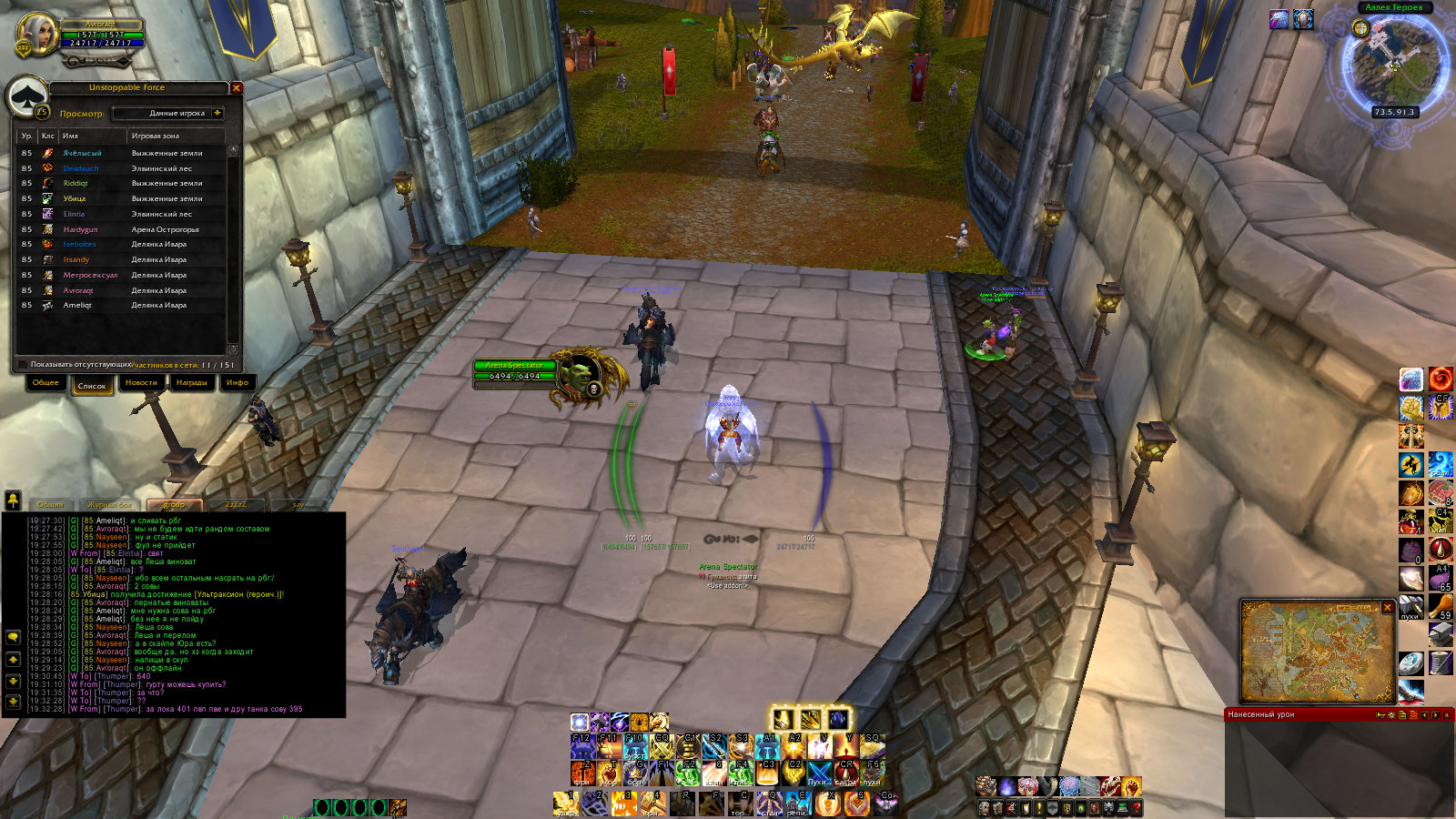This screenshot has width=1456, height=819.
Task: Open the Инфо guild tab
Action: pyautogui.click(x=238, y=383)
